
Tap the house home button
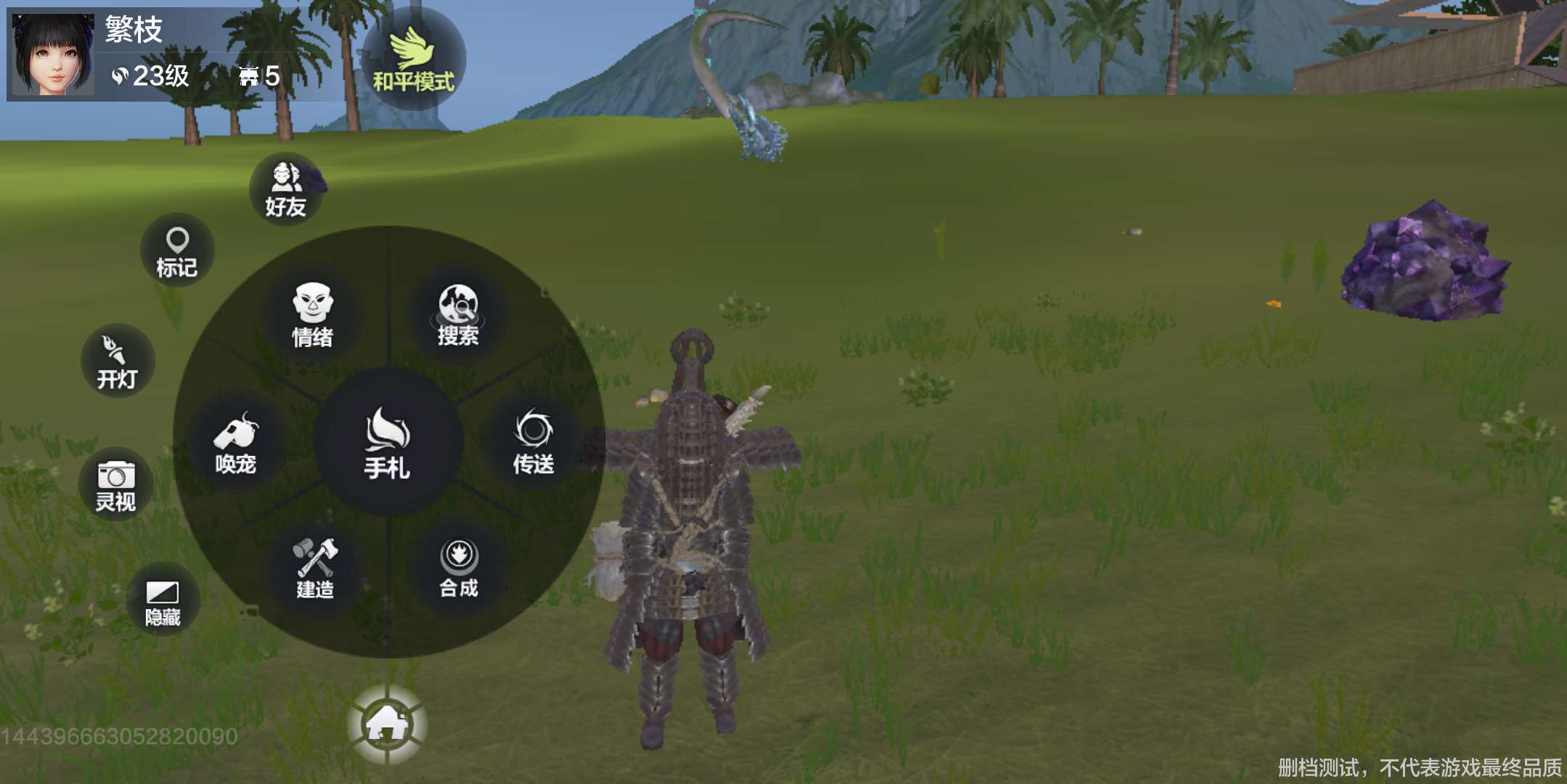coord(387,724)
